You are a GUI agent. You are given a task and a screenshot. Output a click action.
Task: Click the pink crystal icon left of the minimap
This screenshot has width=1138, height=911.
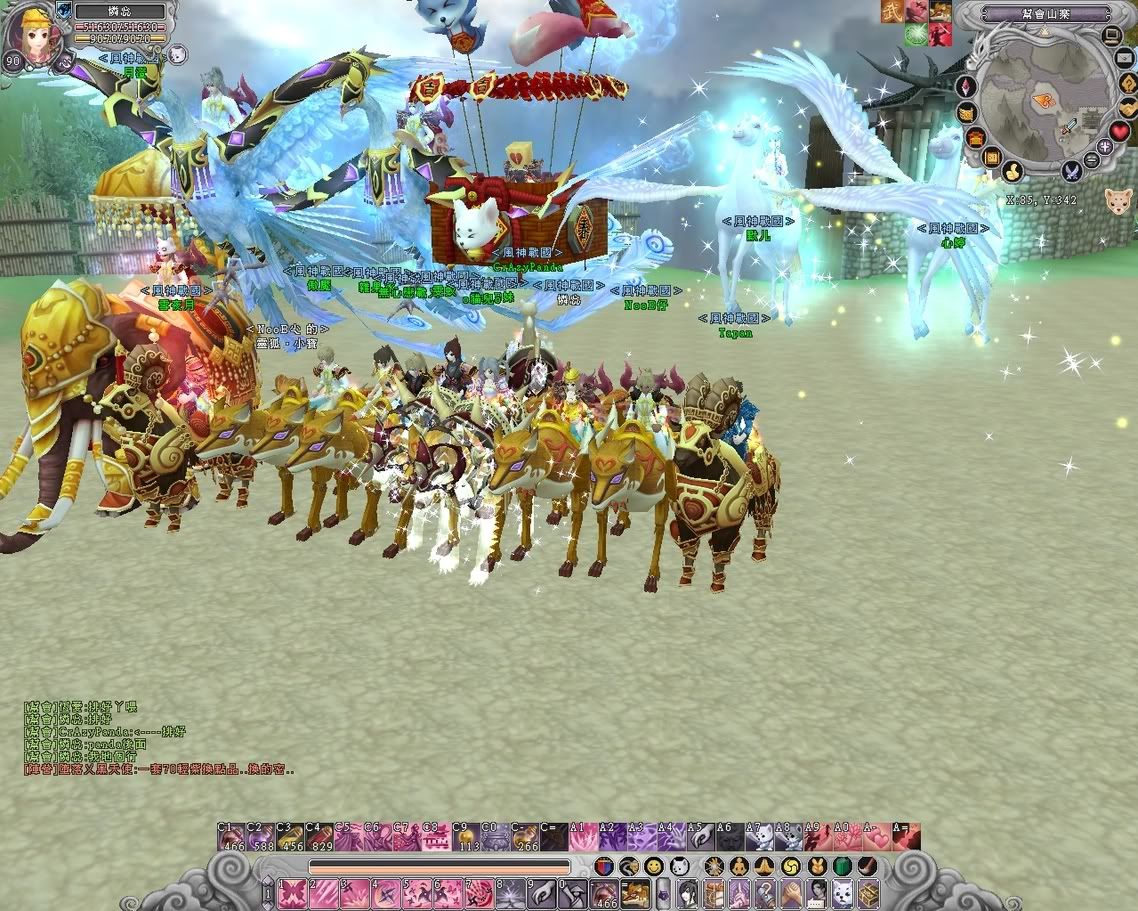[967, 87]
